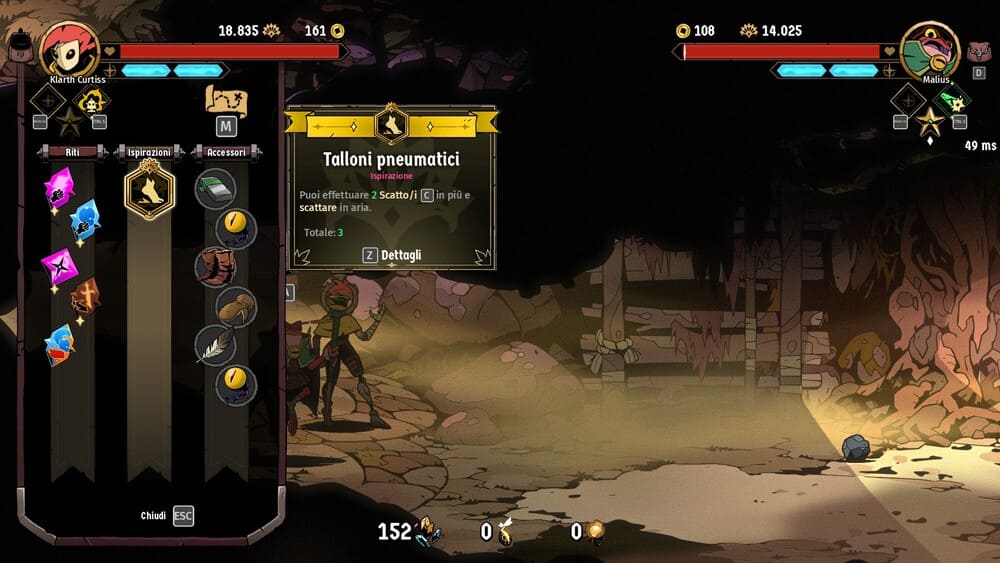The width and height of the screenshot is (1000, 563).
Task: Open Malius's backpack icon
Action: 978,50
